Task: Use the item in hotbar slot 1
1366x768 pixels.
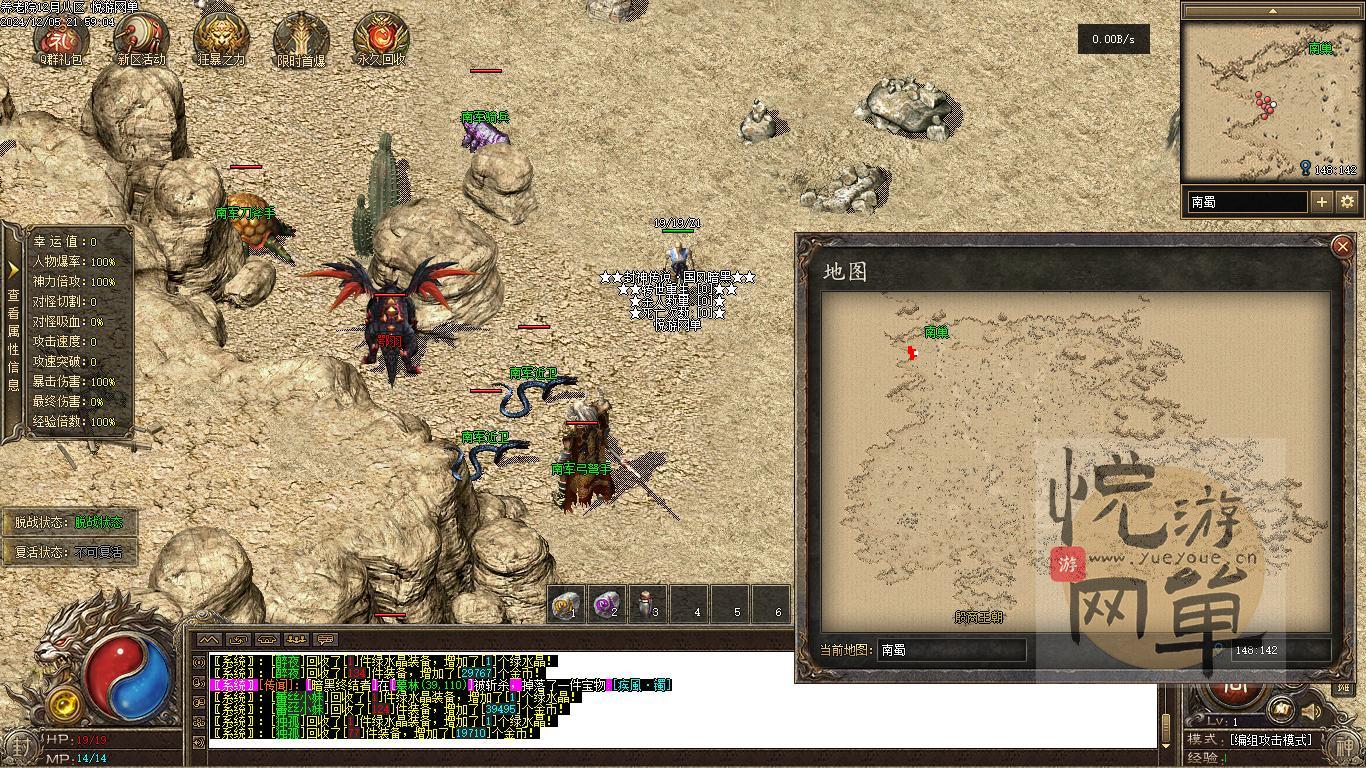Action: click(x=567, y=604)
